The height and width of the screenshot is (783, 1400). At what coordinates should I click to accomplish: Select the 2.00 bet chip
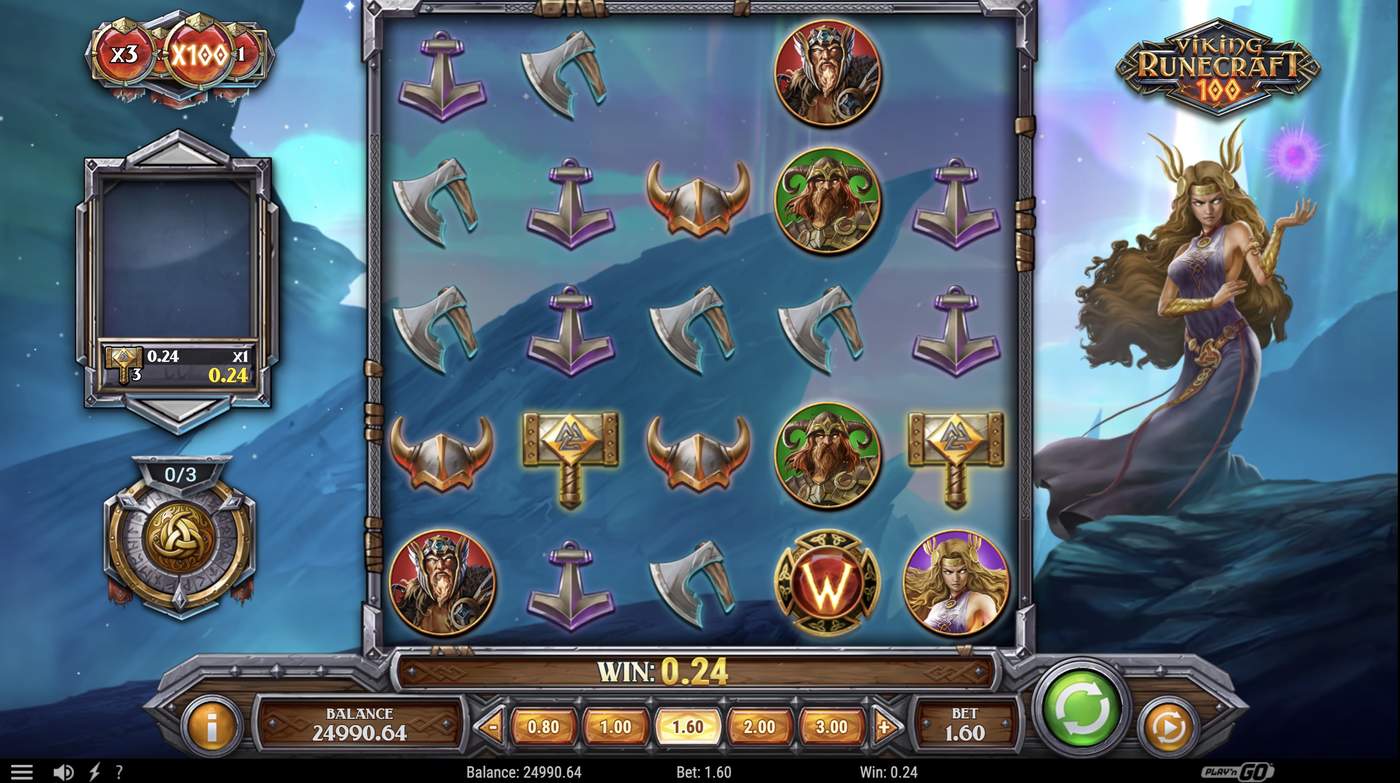coord(758,727)
